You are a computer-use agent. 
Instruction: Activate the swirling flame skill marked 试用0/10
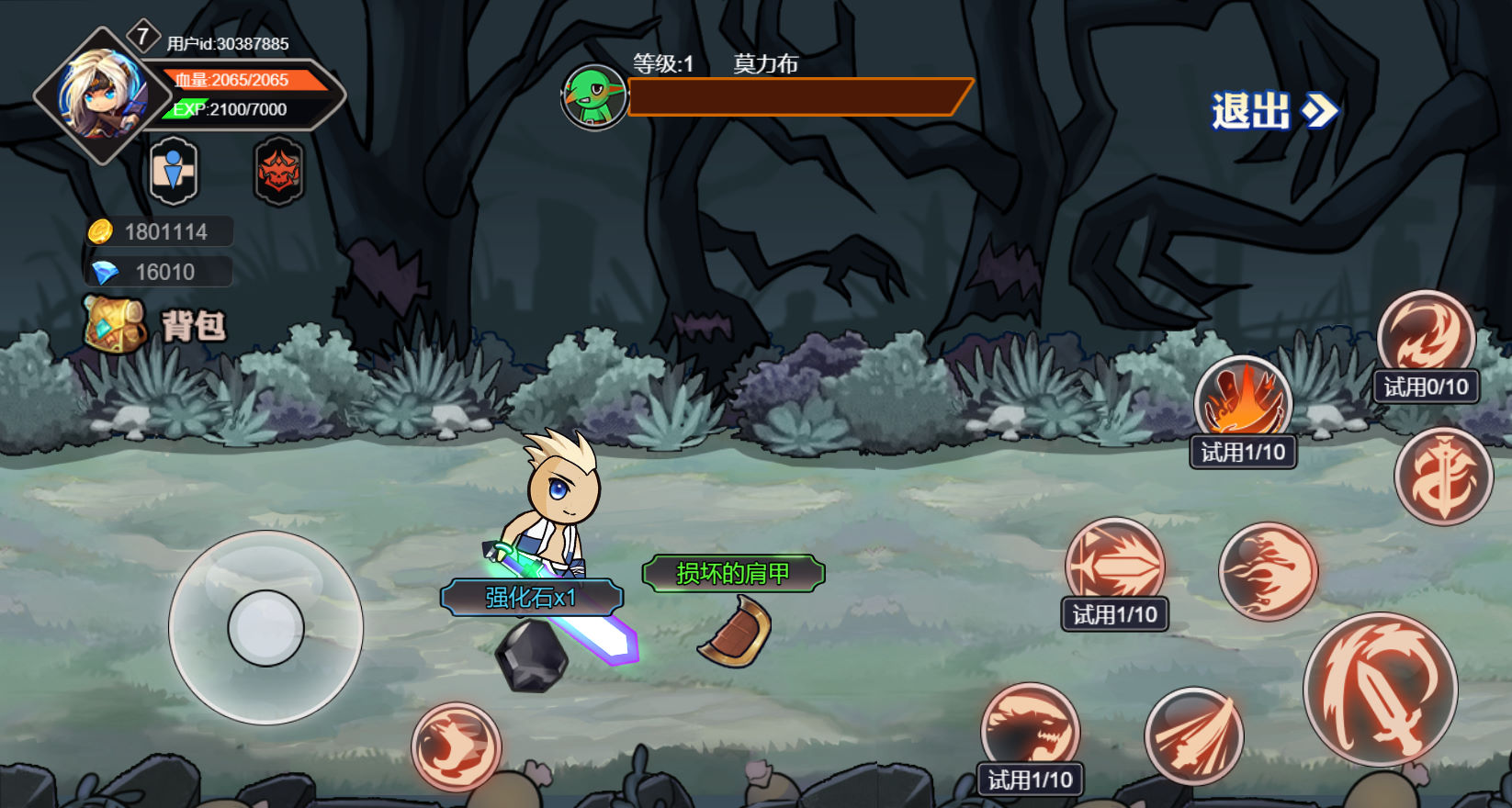(x=1425, y=336)
